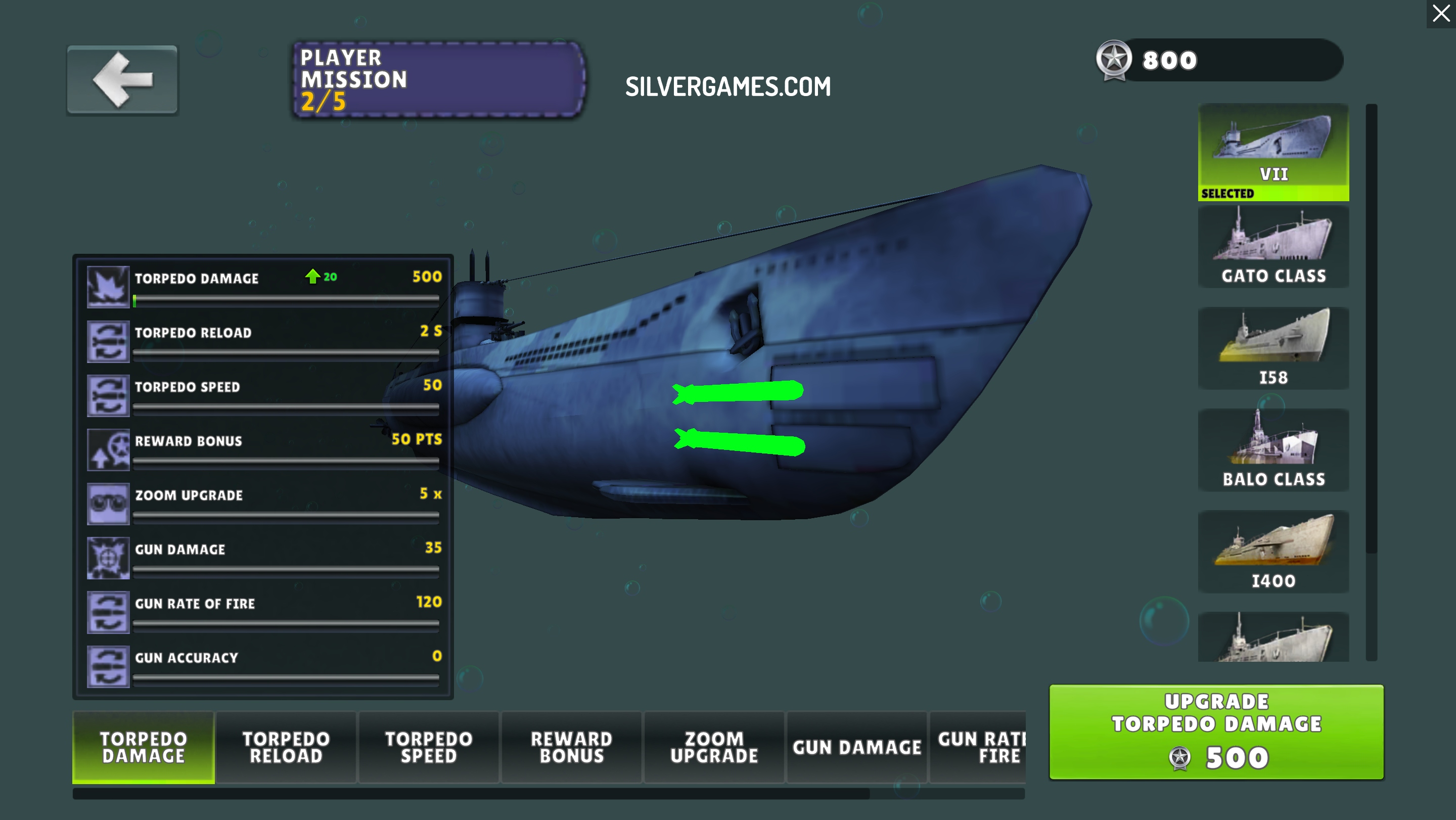
Task: Show the Reward Bonus upgrade tab
Action: 571,747
